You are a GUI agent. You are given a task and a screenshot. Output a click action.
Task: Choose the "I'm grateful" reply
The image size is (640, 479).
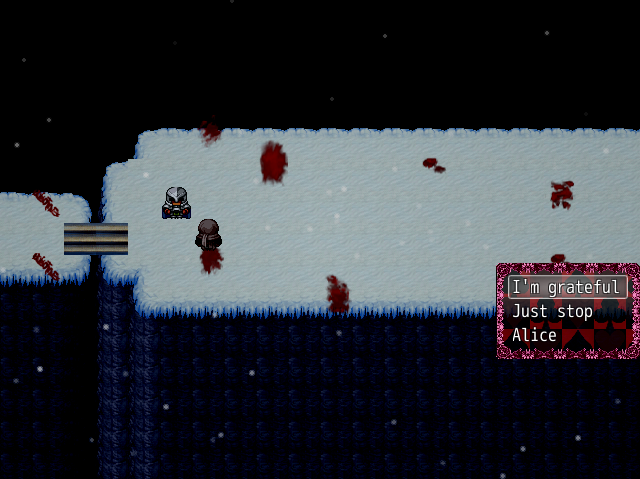[x=567, y=288]
